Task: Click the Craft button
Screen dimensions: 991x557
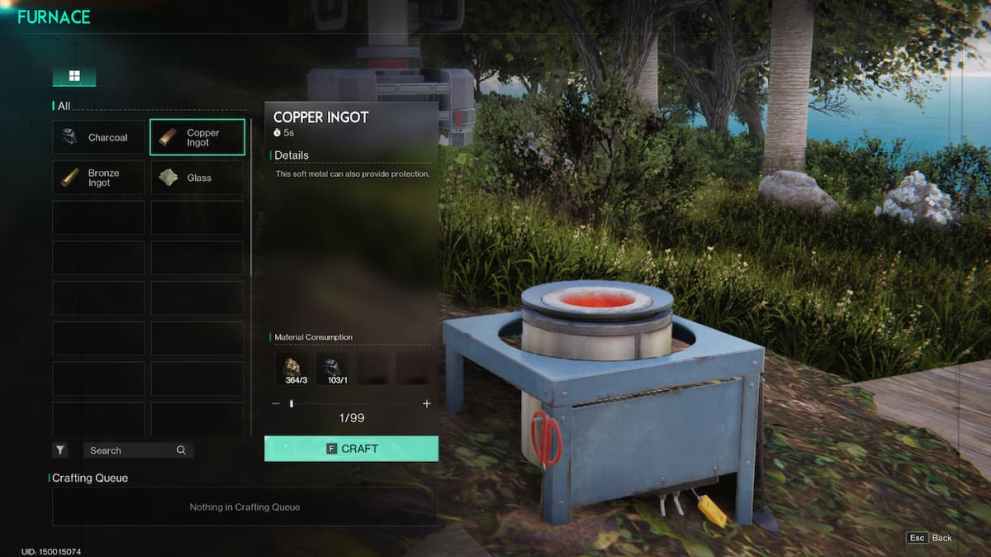Action: click(x=351, y=449)
